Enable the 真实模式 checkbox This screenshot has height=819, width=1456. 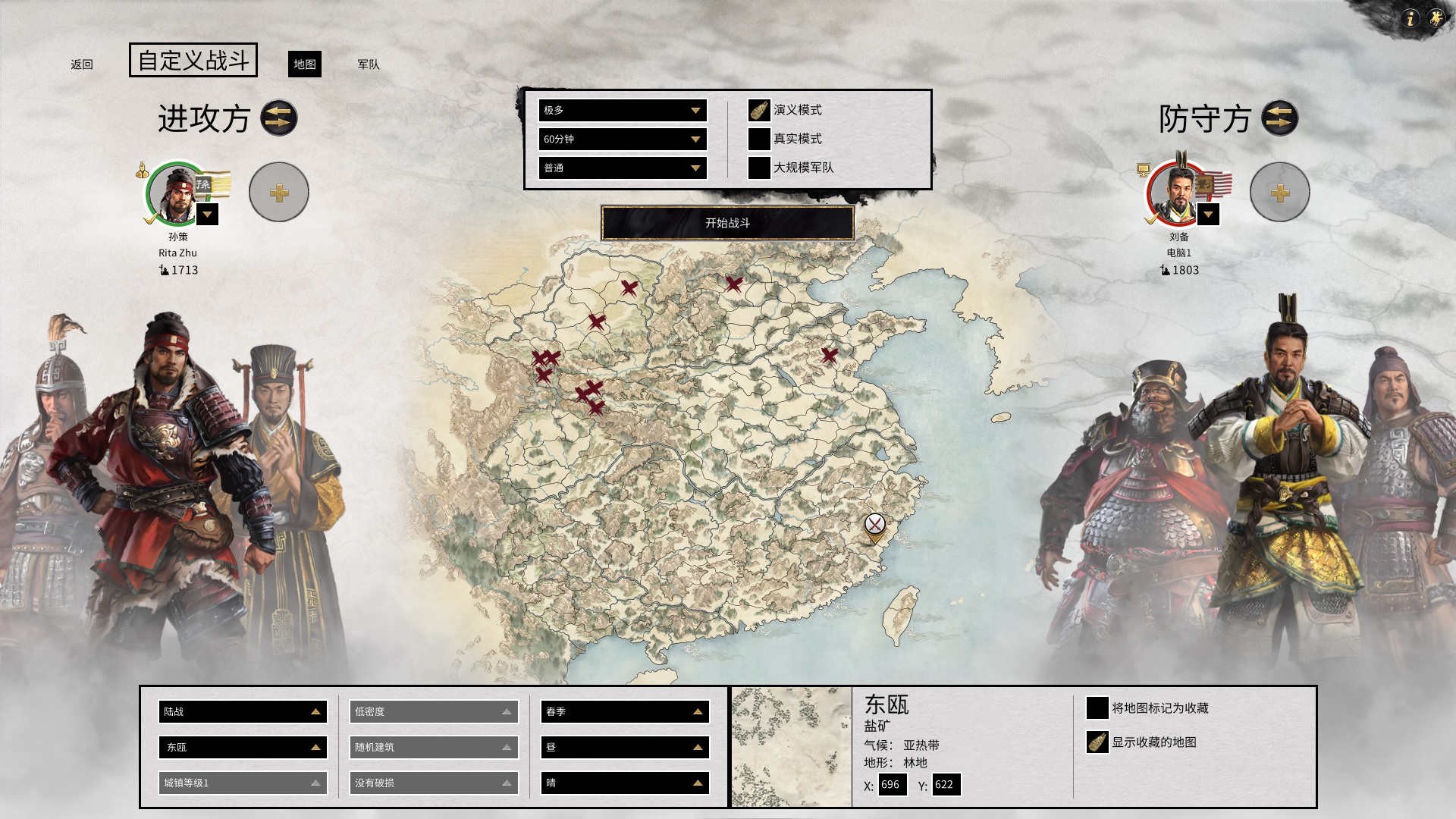click(x=758, y=139)
